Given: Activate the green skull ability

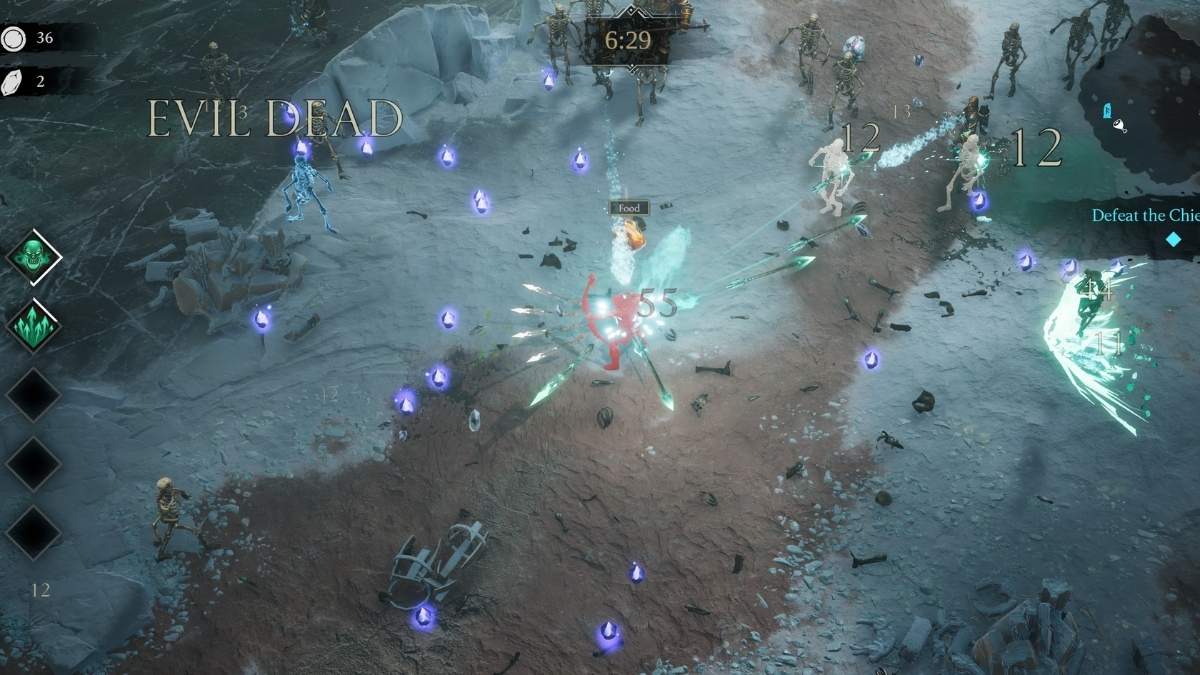Looking at the screenshot, I should click(34, 257).
